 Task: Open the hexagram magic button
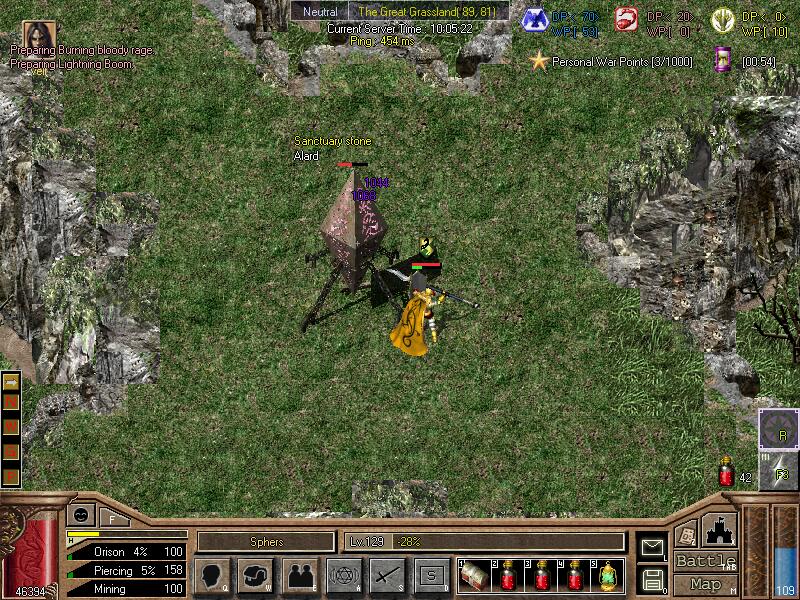pyautogui.click(x=343, y=575)
